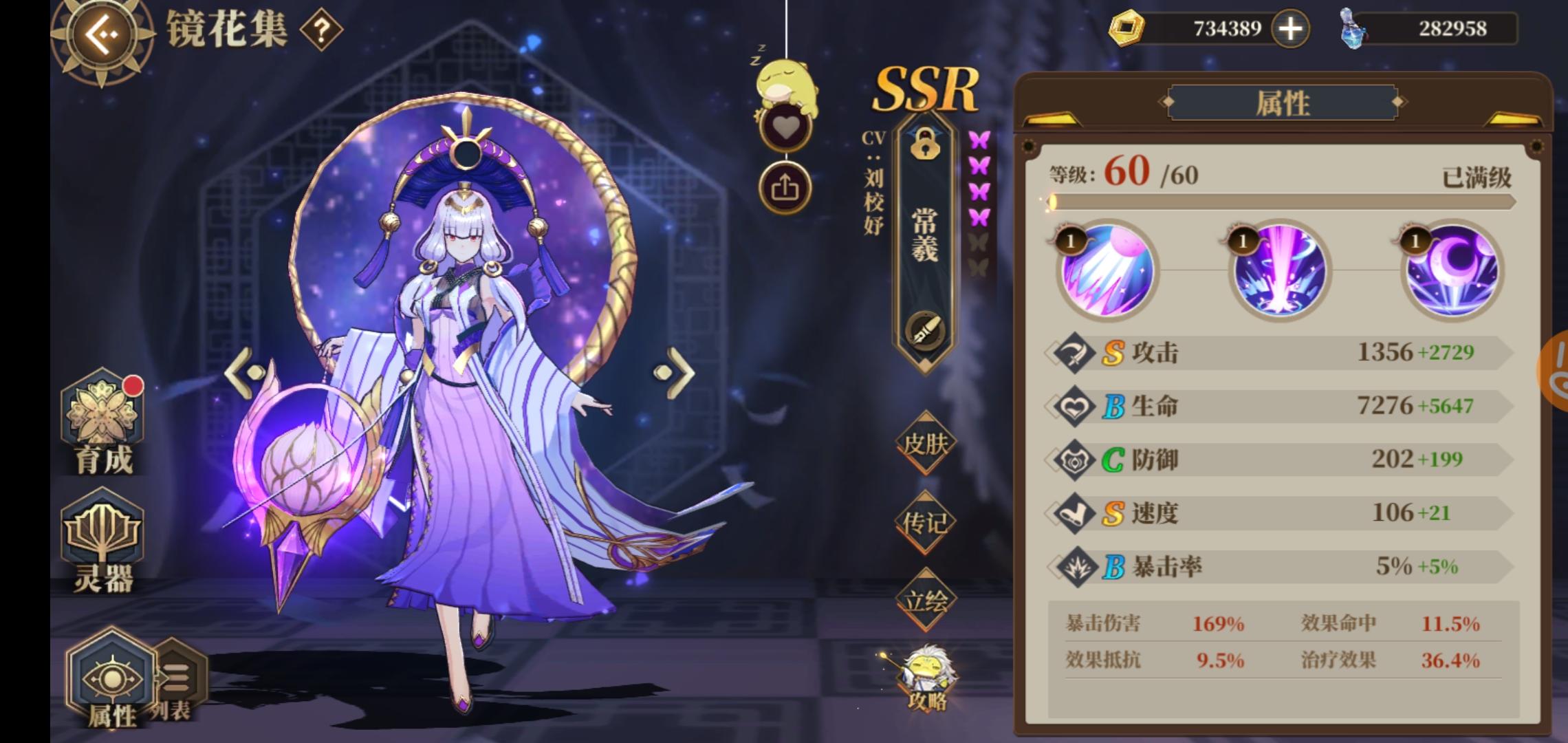Image resolution: width=1568 pixels, height=743 pixels.
Task: Click the plus to add gold currency
Action: [x=1292, y=28]
